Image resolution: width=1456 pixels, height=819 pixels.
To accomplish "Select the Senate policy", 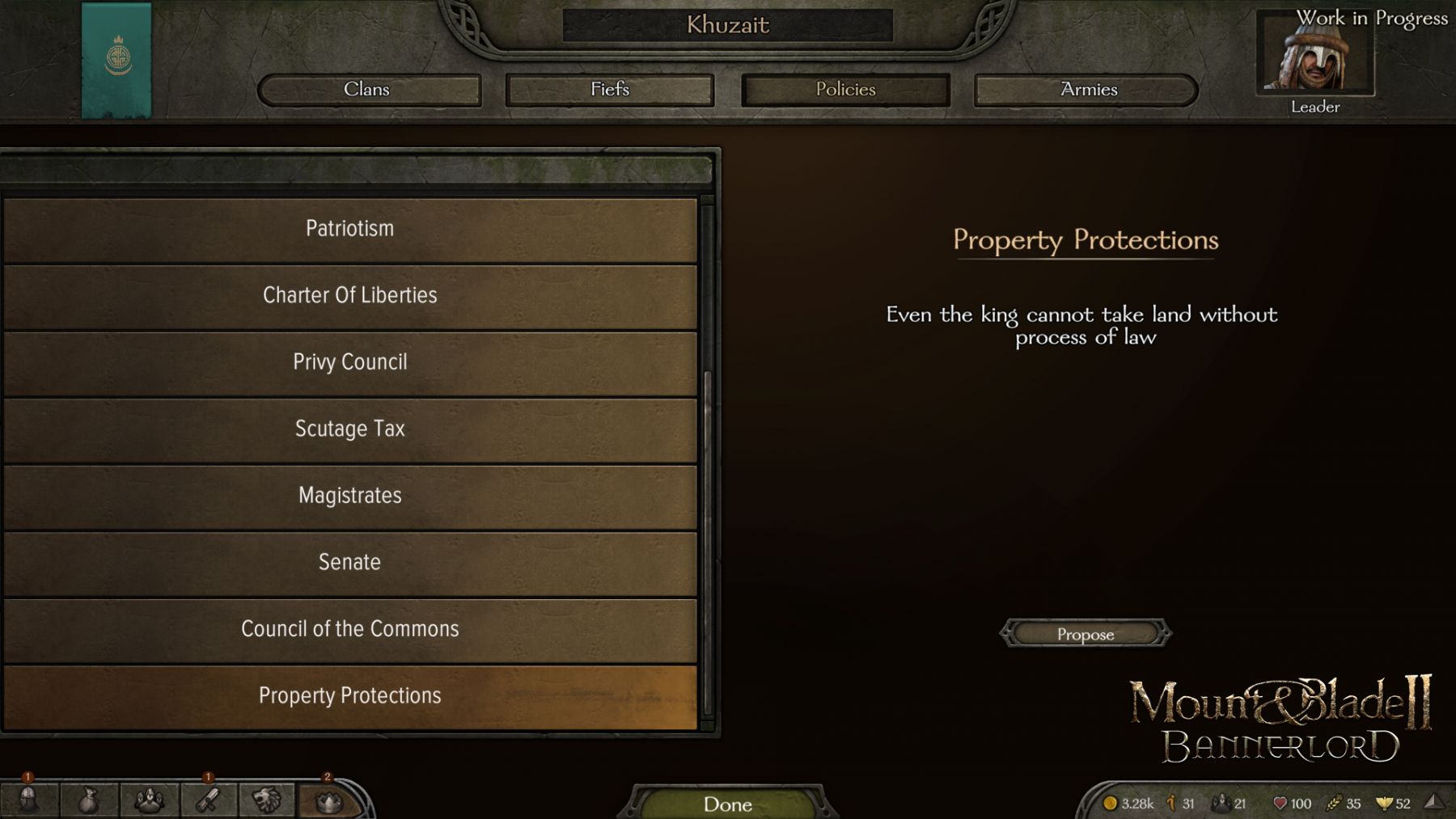I will tap(349, 563).
